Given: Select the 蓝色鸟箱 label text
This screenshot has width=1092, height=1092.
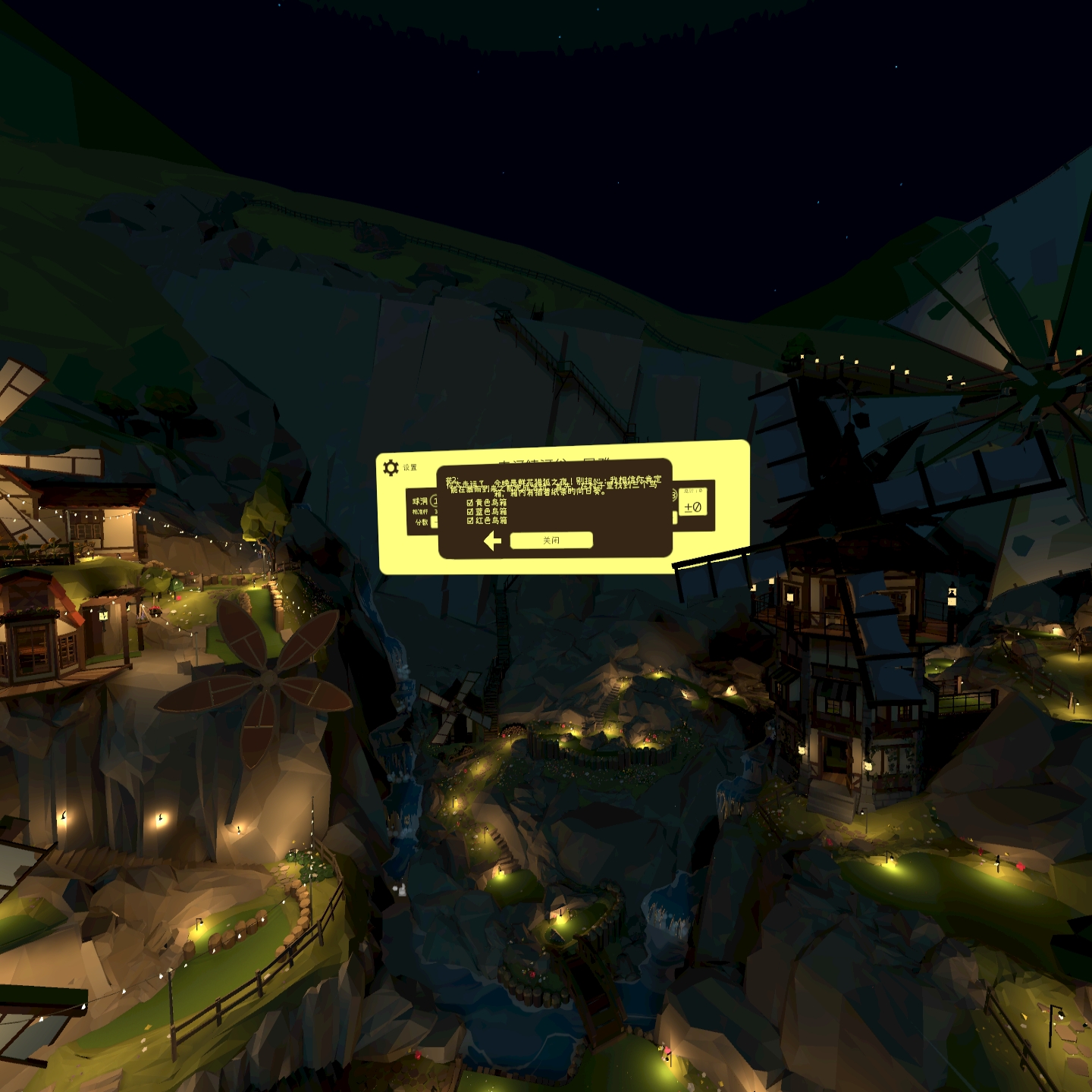Looking at the screenshot, I should (x=491, y=511).
